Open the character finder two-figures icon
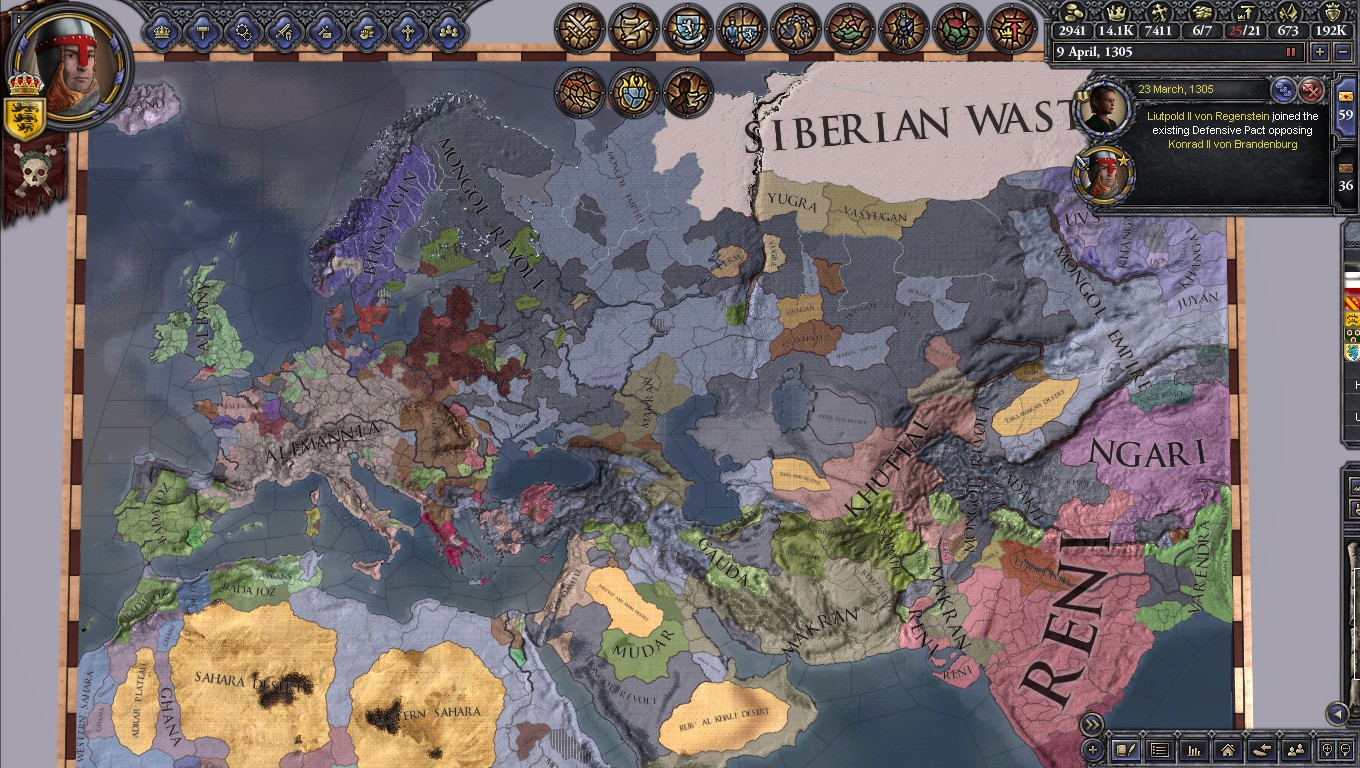1360x768 pixels. point(1294,750)
